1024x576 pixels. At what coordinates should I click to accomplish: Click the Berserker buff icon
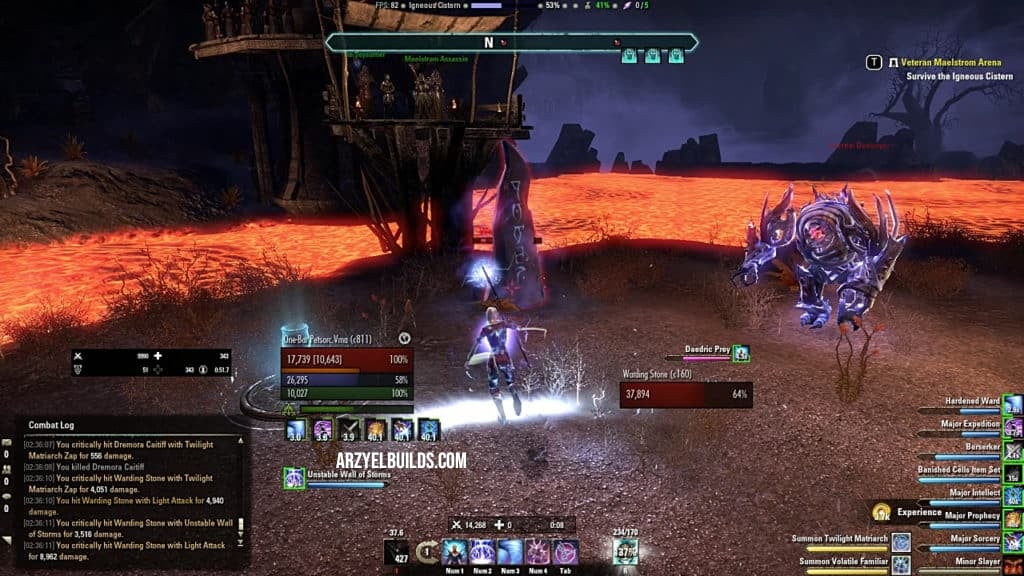coord(1013,450)
